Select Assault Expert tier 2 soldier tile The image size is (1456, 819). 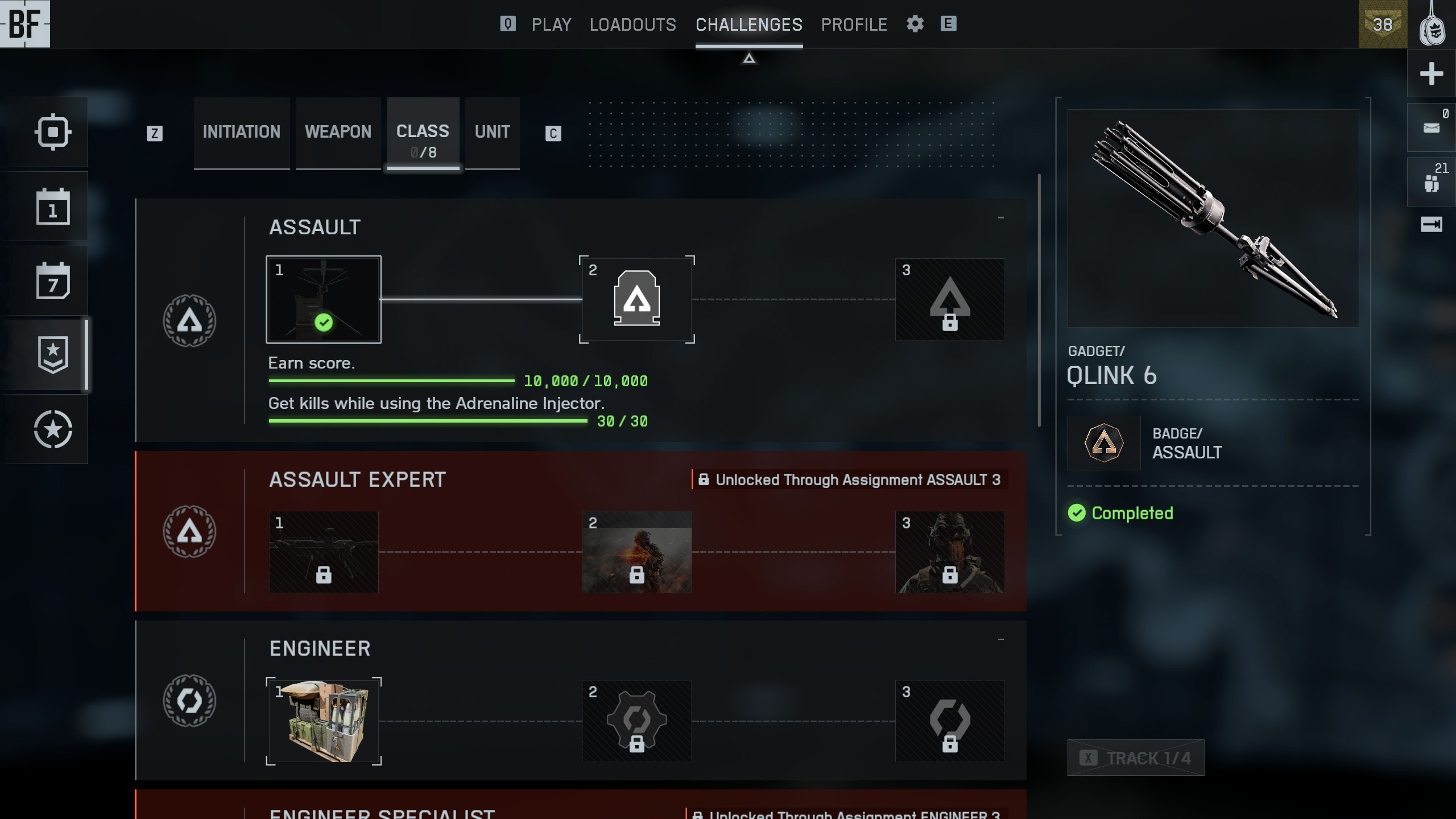[x=636, y=552]
